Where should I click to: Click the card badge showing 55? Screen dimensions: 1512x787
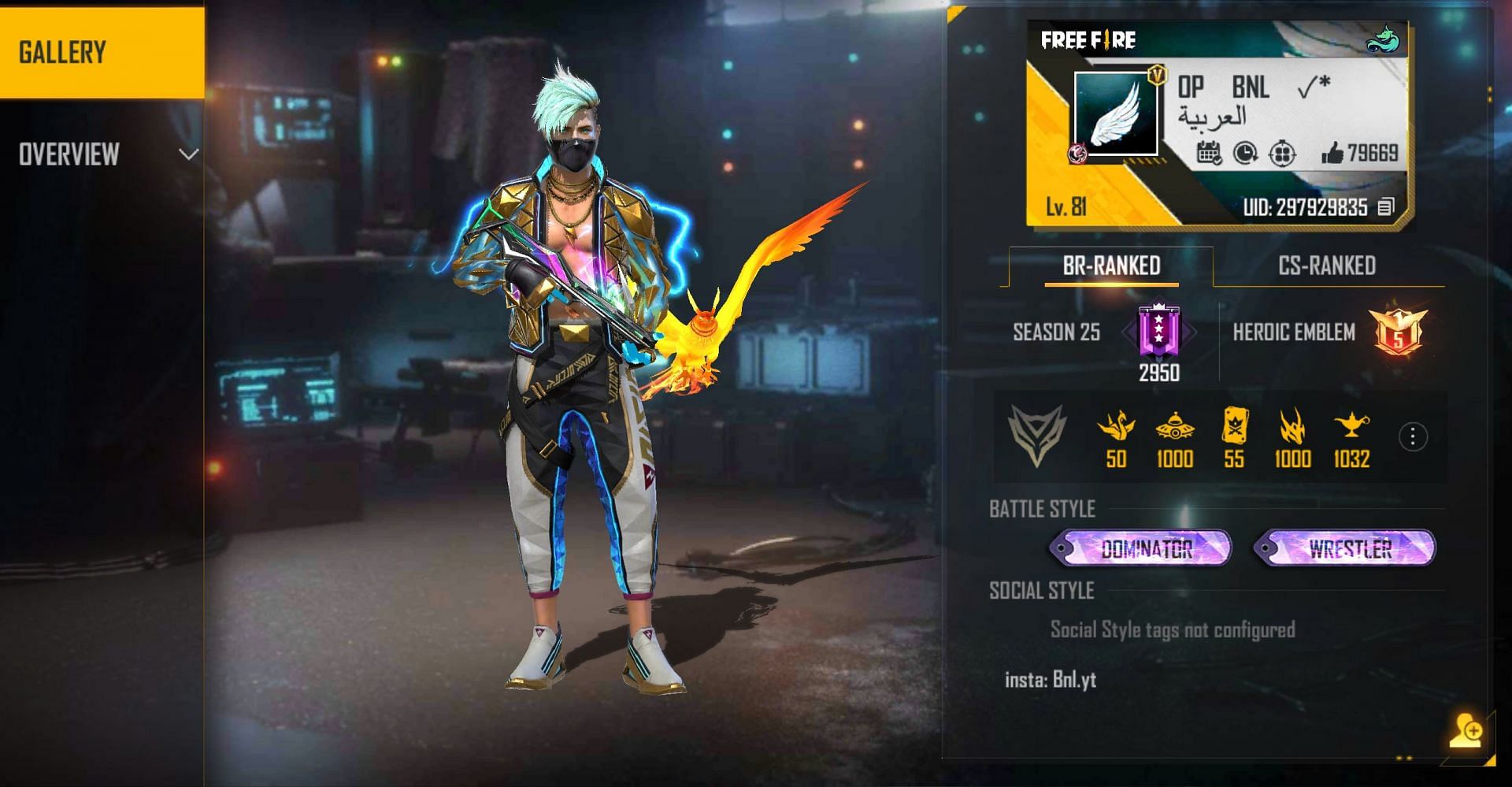[1234, 428]
